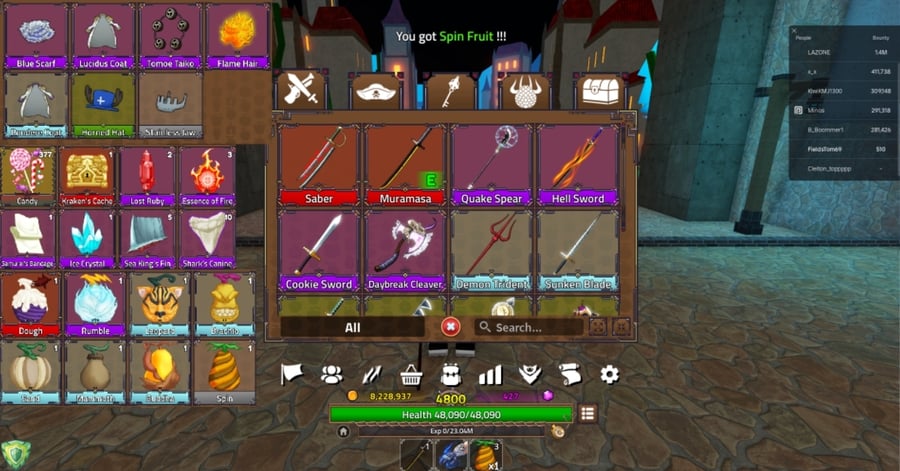Close the inventory with the red X
Image resolution: width=900 pixels, height=471 pixels.
point(451,327)
